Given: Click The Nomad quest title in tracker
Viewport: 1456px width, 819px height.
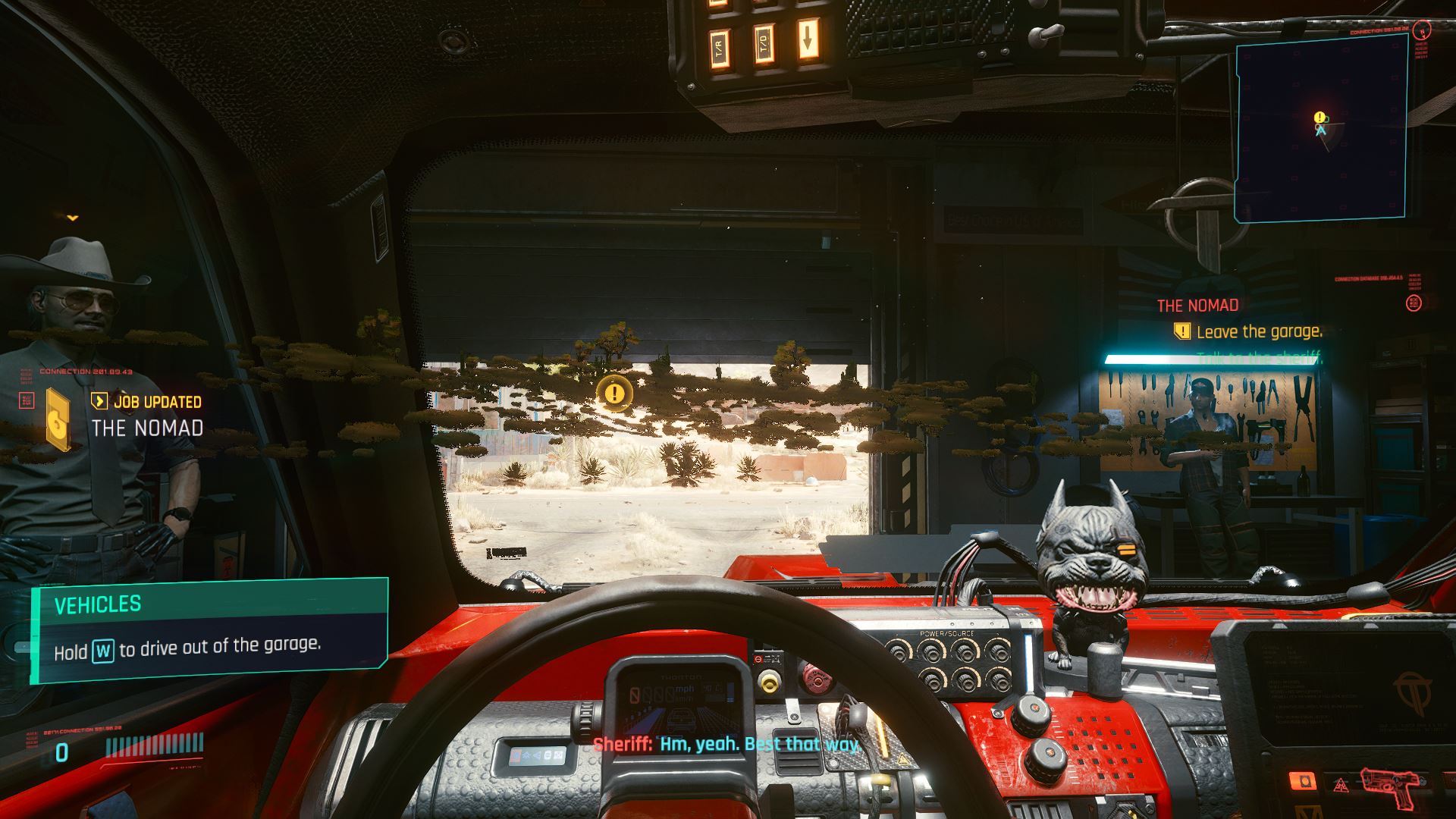Looking at the screenshot, I should point(1197,306).
